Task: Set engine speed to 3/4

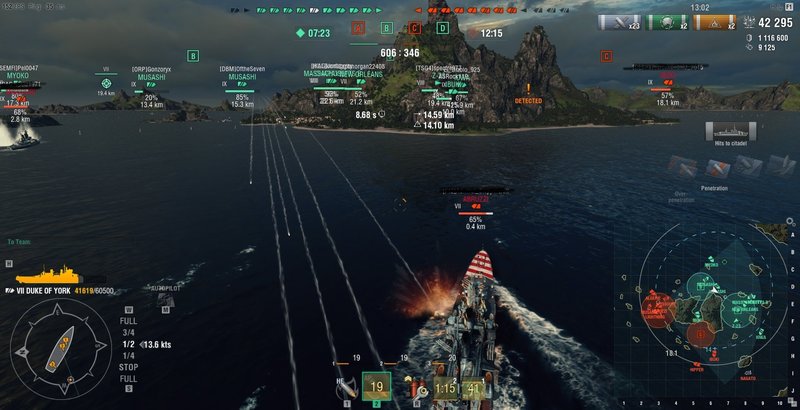Action: [x=128, y=332]
